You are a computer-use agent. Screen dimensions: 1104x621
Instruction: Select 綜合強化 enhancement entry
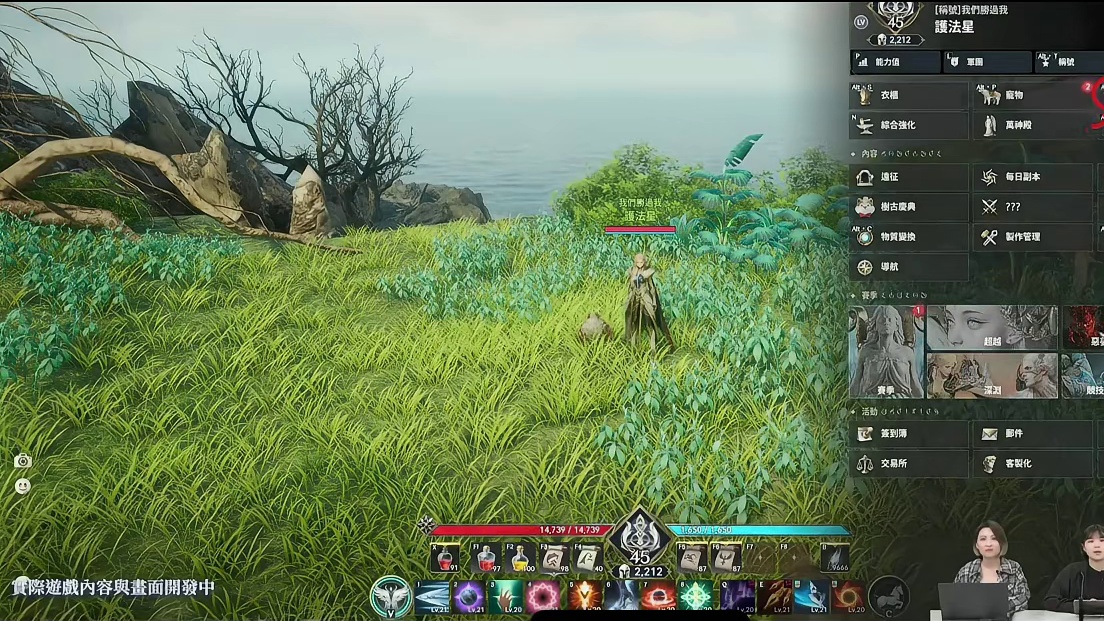click(x=909, y=125)
